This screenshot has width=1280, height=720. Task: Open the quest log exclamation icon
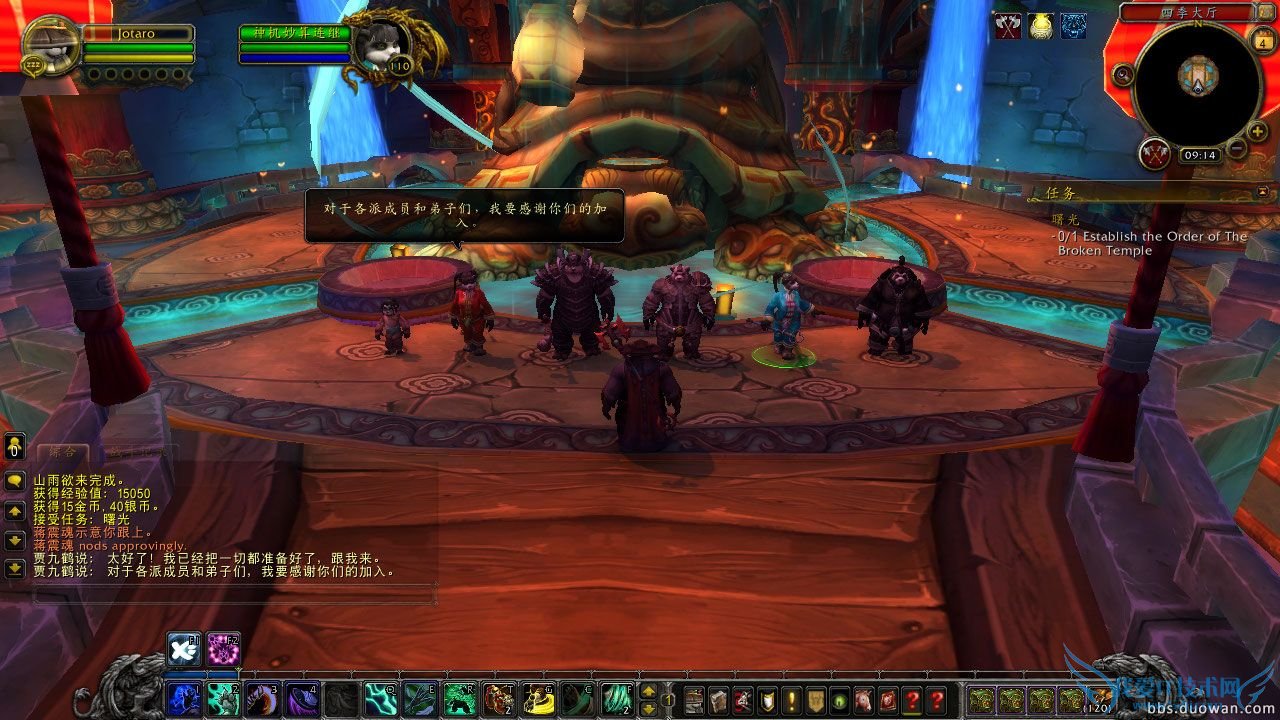coord(790,700)
